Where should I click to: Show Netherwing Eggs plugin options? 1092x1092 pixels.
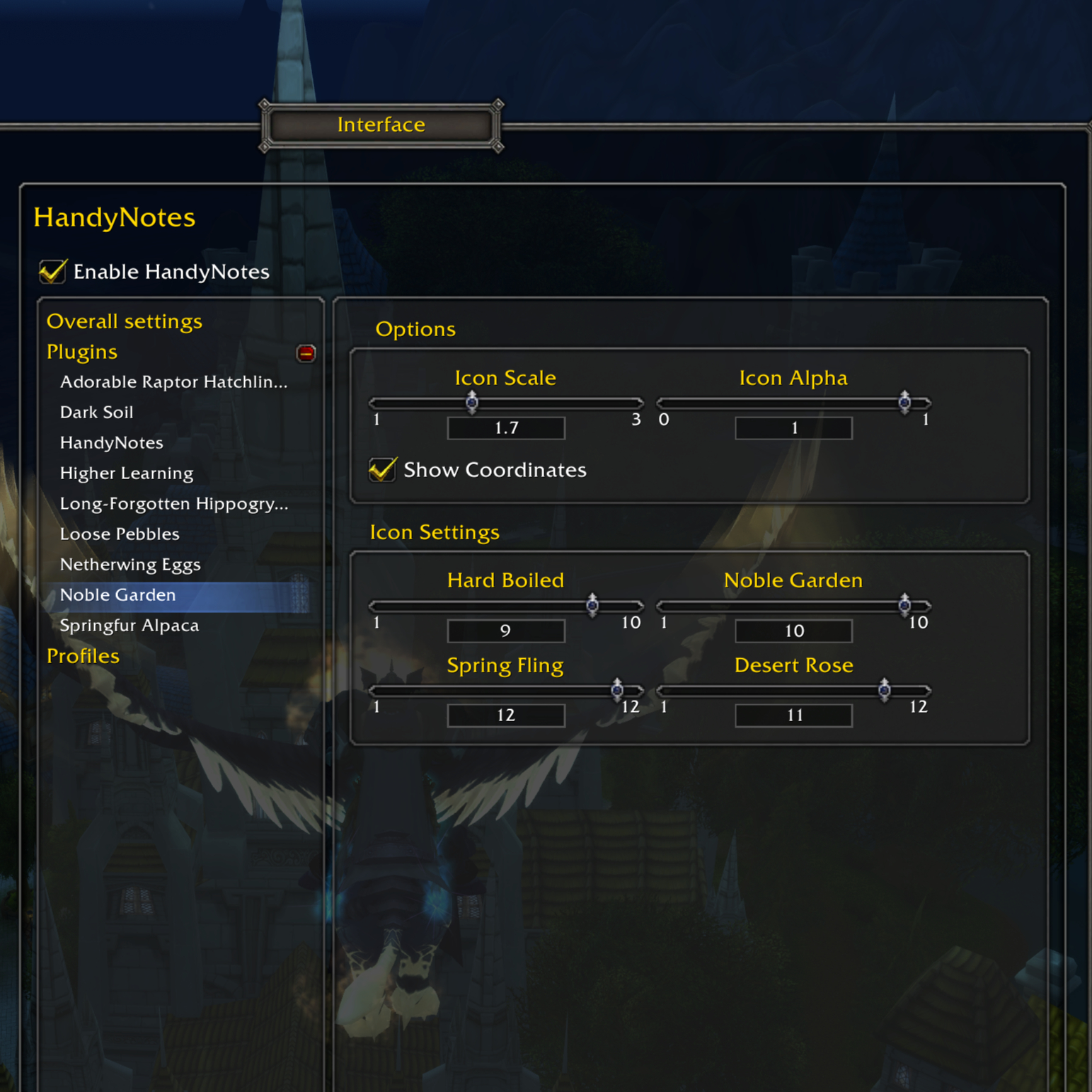130,565
